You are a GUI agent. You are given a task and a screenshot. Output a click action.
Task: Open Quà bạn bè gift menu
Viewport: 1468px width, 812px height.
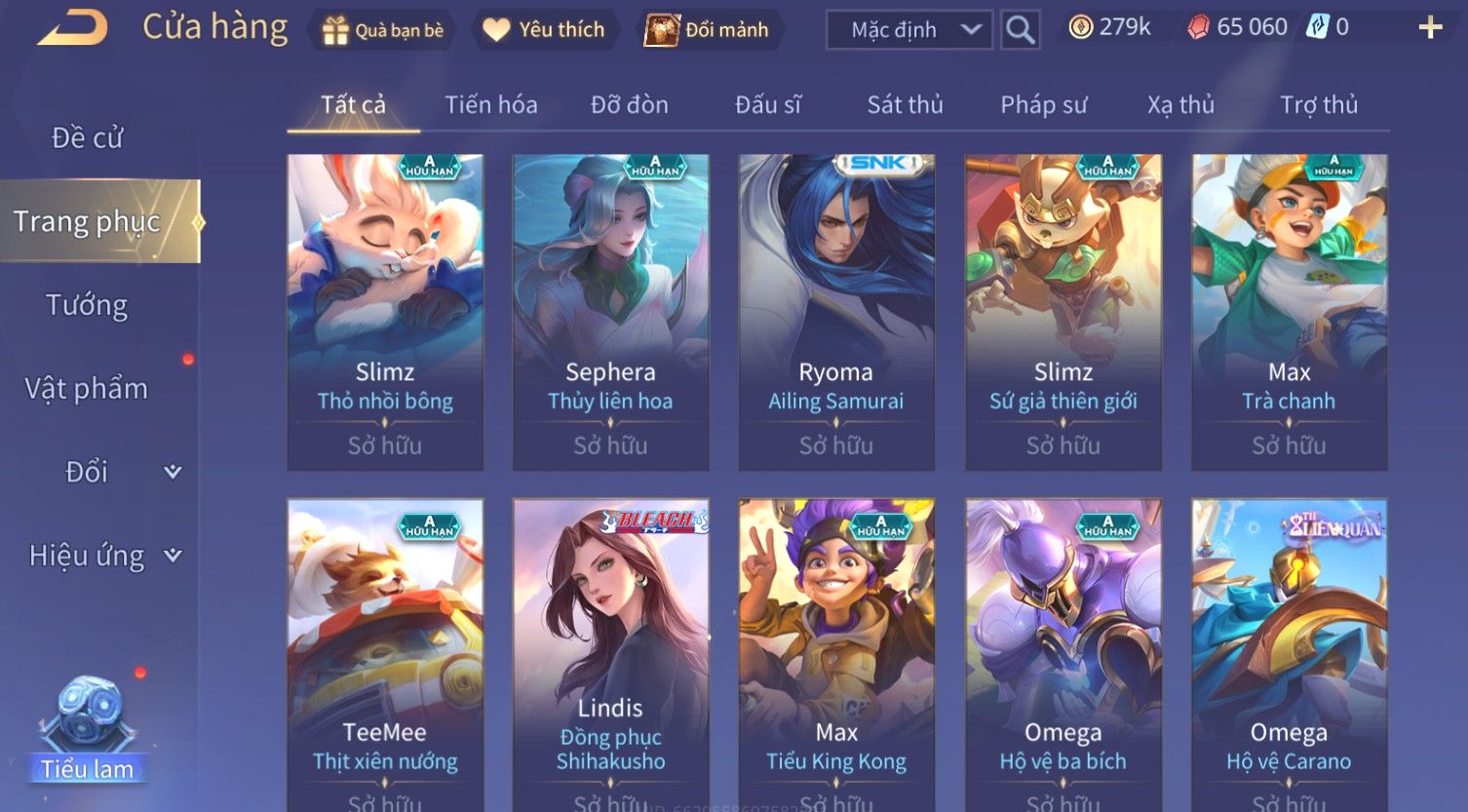point(383,30)
